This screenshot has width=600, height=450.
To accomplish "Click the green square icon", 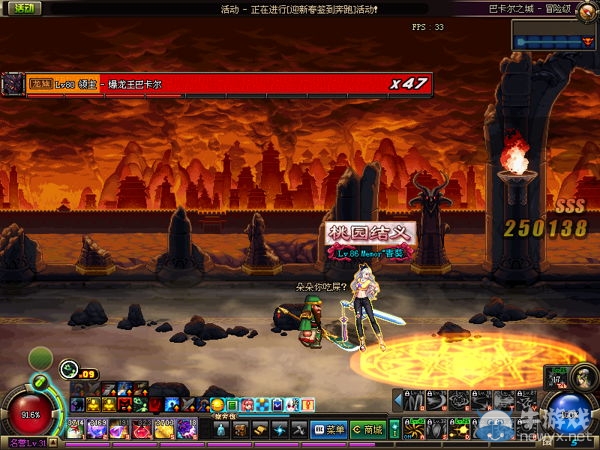I will pyautogui.click(x=232, y=404).
